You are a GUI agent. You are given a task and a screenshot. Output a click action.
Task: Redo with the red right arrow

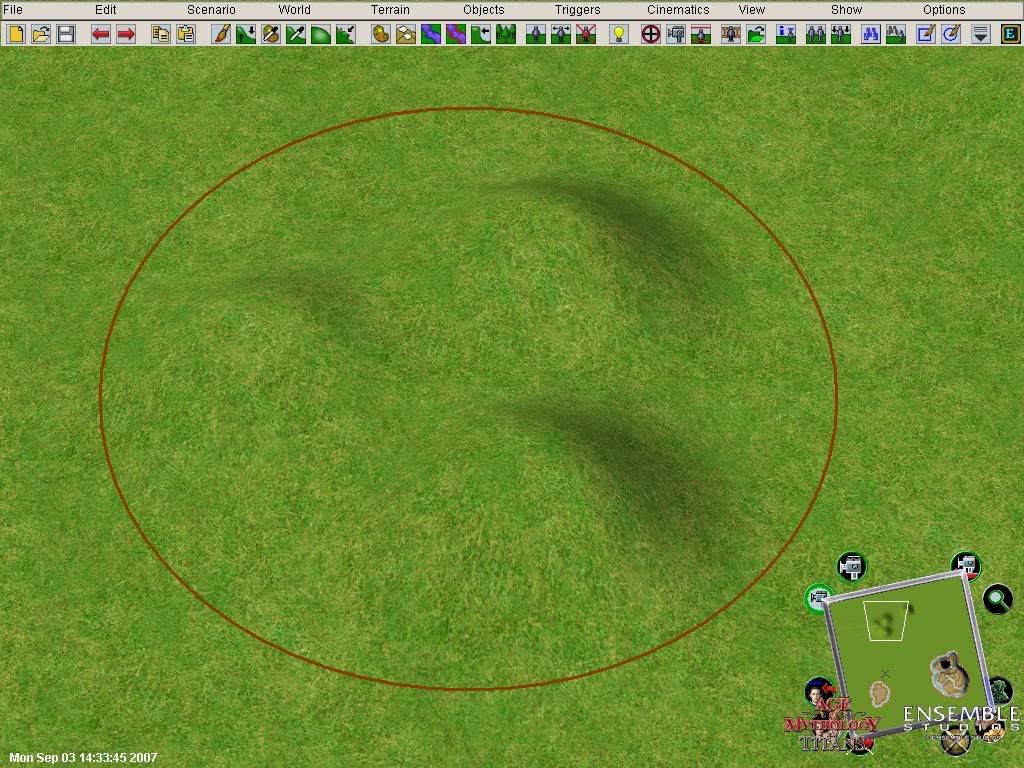(126, 34)
